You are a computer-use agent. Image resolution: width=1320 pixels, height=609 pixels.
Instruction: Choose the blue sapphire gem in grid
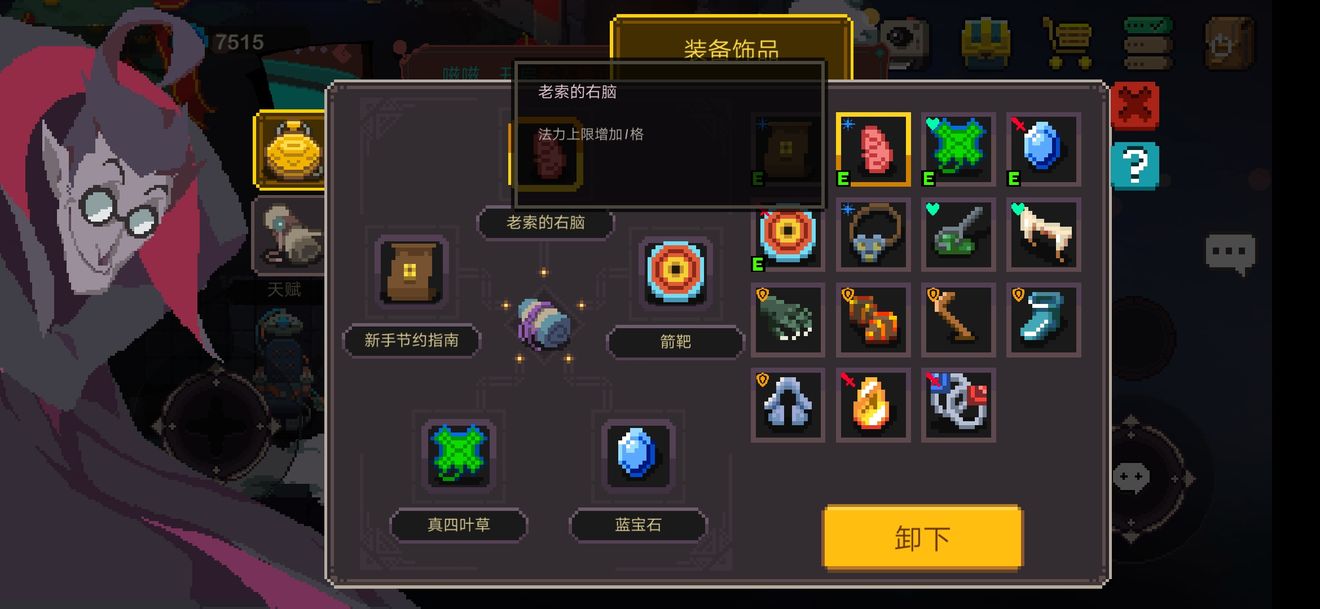click(1043, 149)
